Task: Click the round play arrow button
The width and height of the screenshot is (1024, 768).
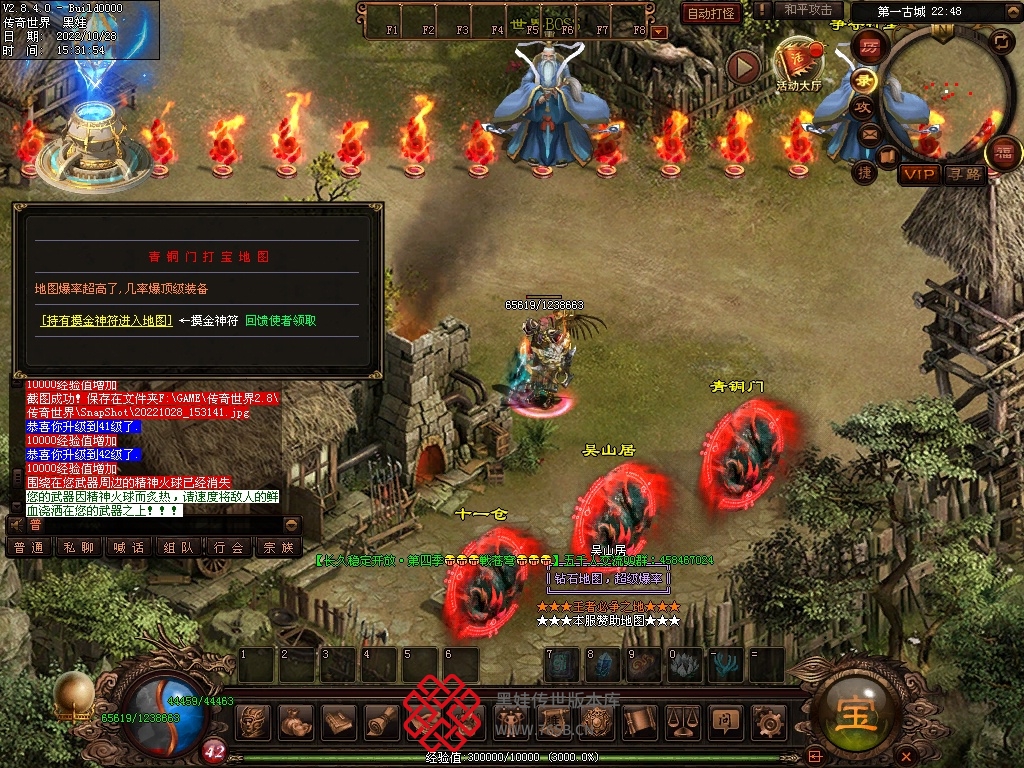Action: pos(743,67)
